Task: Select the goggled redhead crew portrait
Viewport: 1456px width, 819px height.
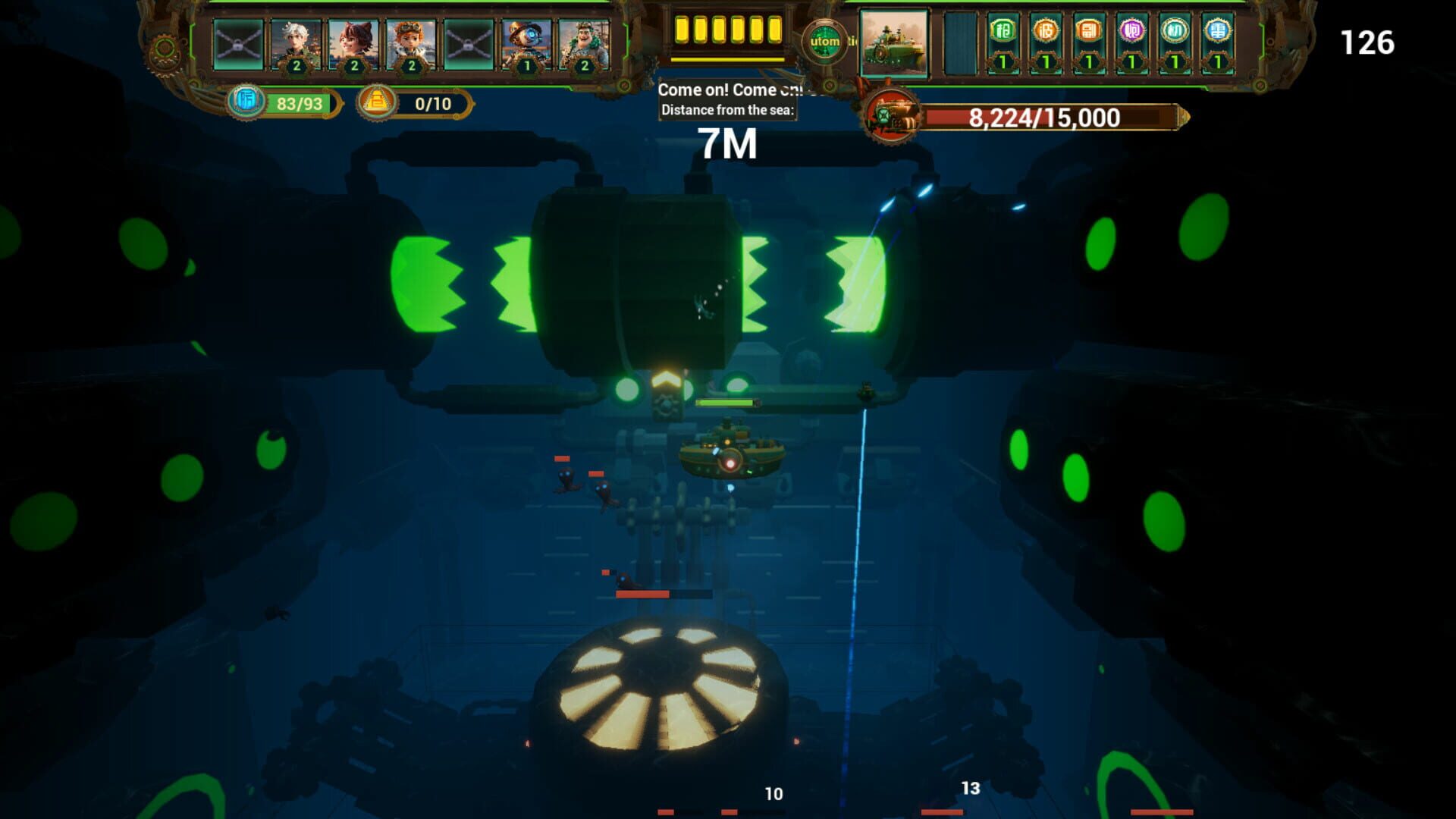Action: [409, 42]
